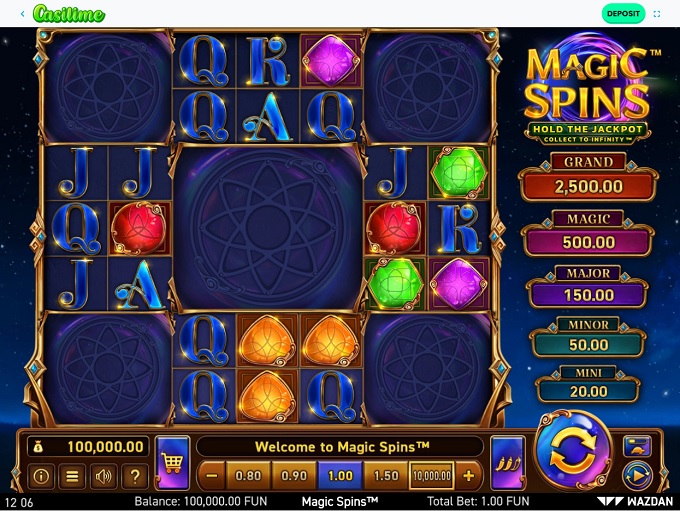The image size is (680, 511).
Task: Click the green Deposit button
Action: (623, 14)
